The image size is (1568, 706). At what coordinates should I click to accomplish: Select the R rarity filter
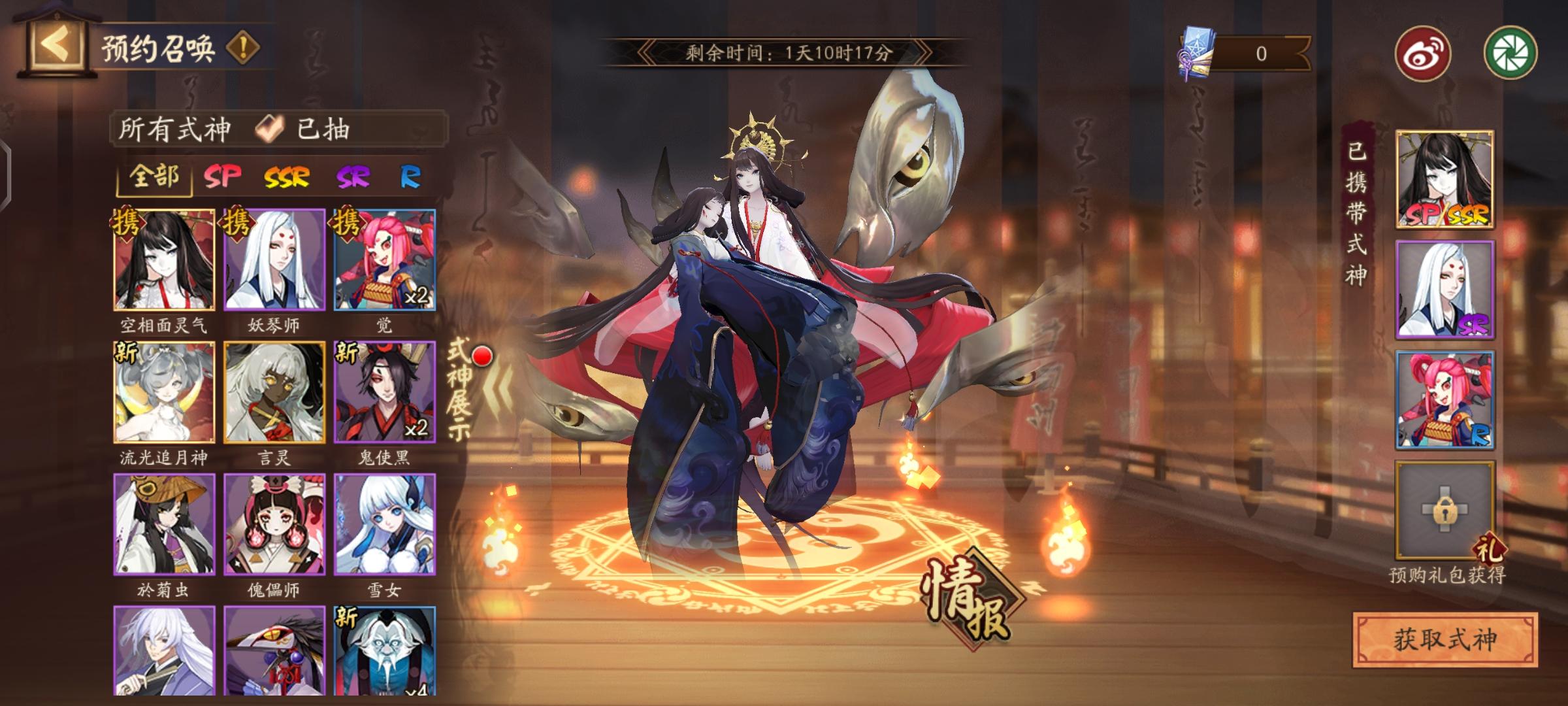point(410,175)
